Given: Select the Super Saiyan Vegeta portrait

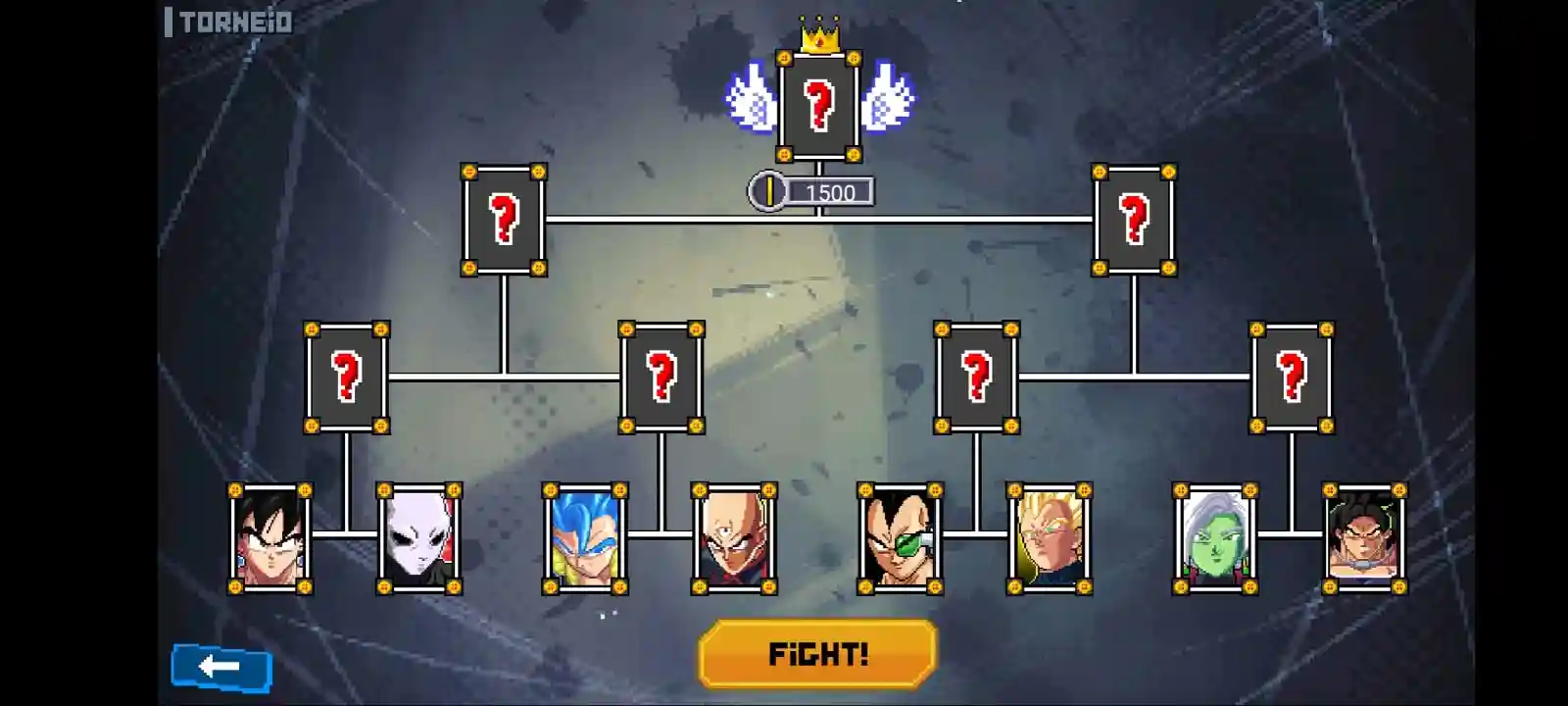Looking at the screenshot, I should click(1049, 538).
